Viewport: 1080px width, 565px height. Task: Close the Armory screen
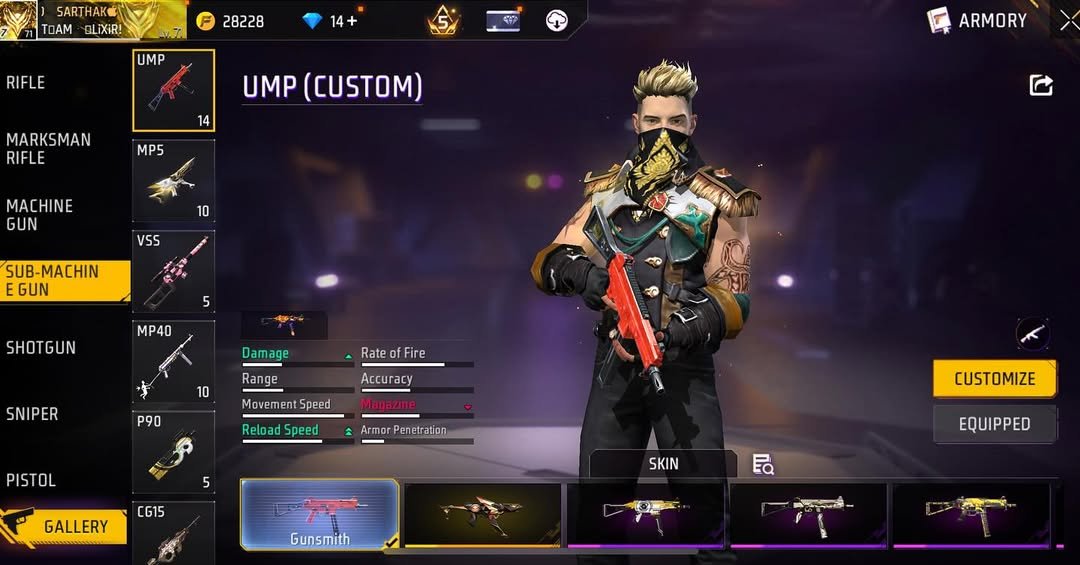point(1068,20)
